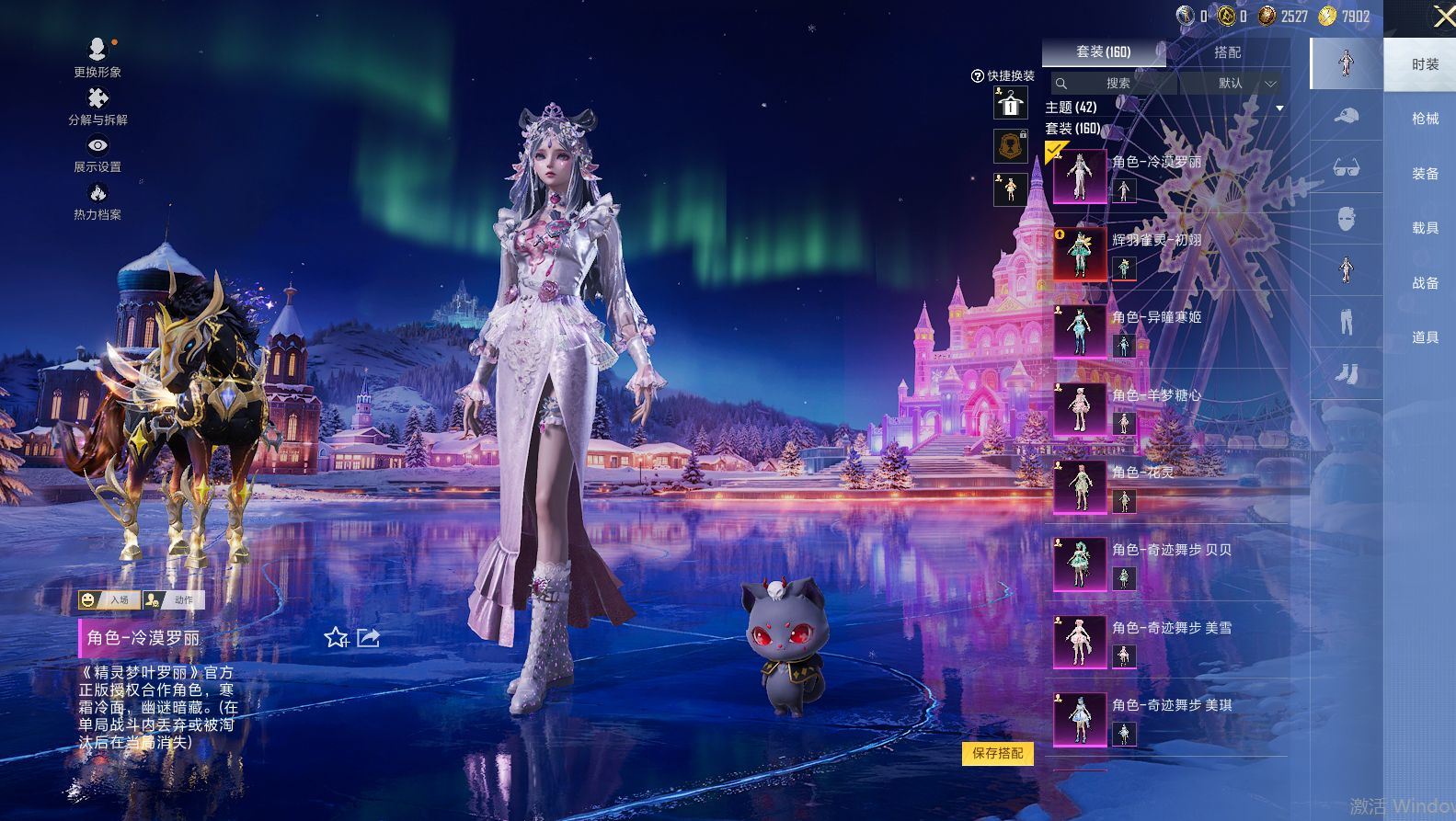
Task: Open the 默认 sort dropdown
Action: pyautogui.click(x=1233, y=84)
